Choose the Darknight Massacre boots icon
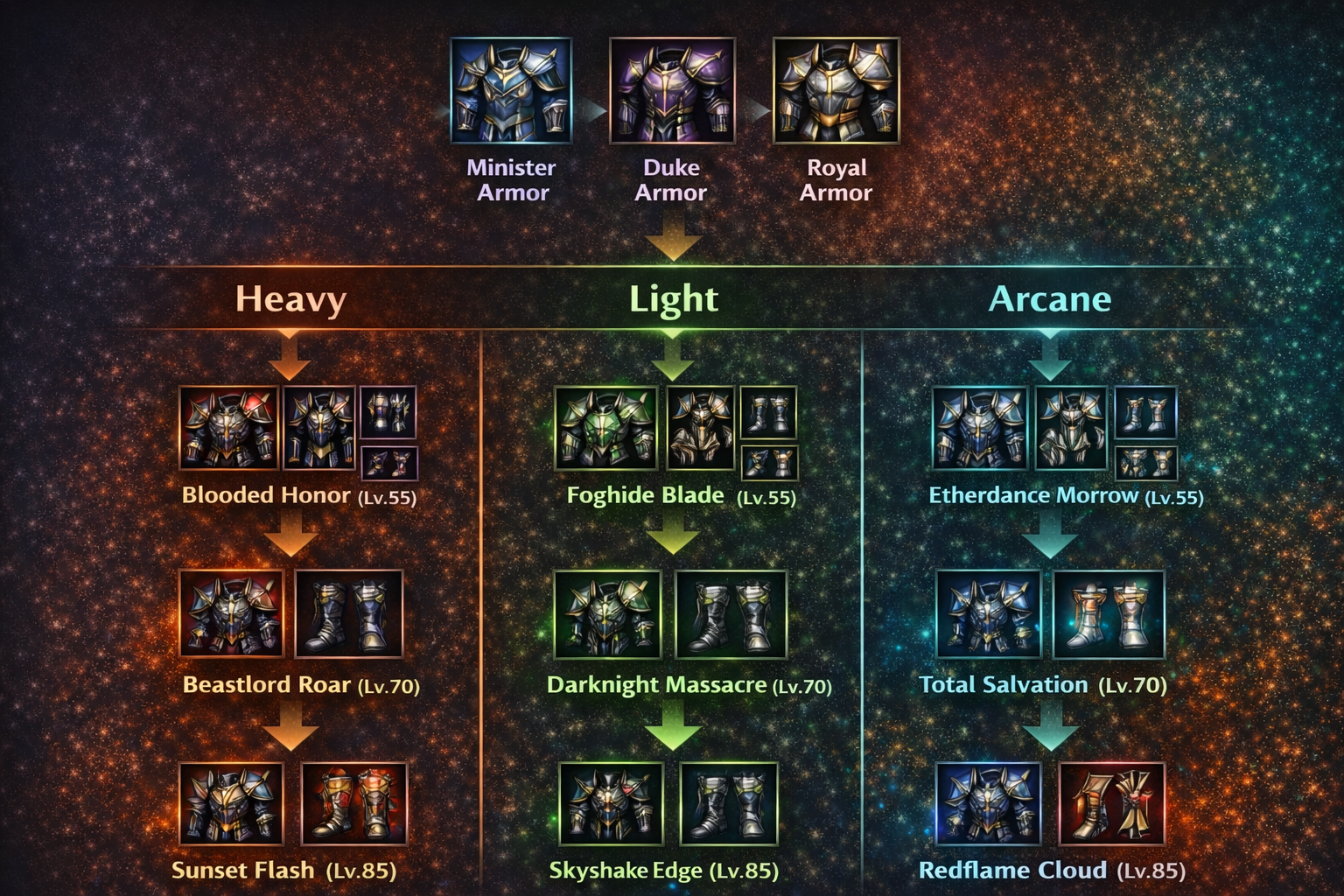1344x896 pixels. point(731,613)
